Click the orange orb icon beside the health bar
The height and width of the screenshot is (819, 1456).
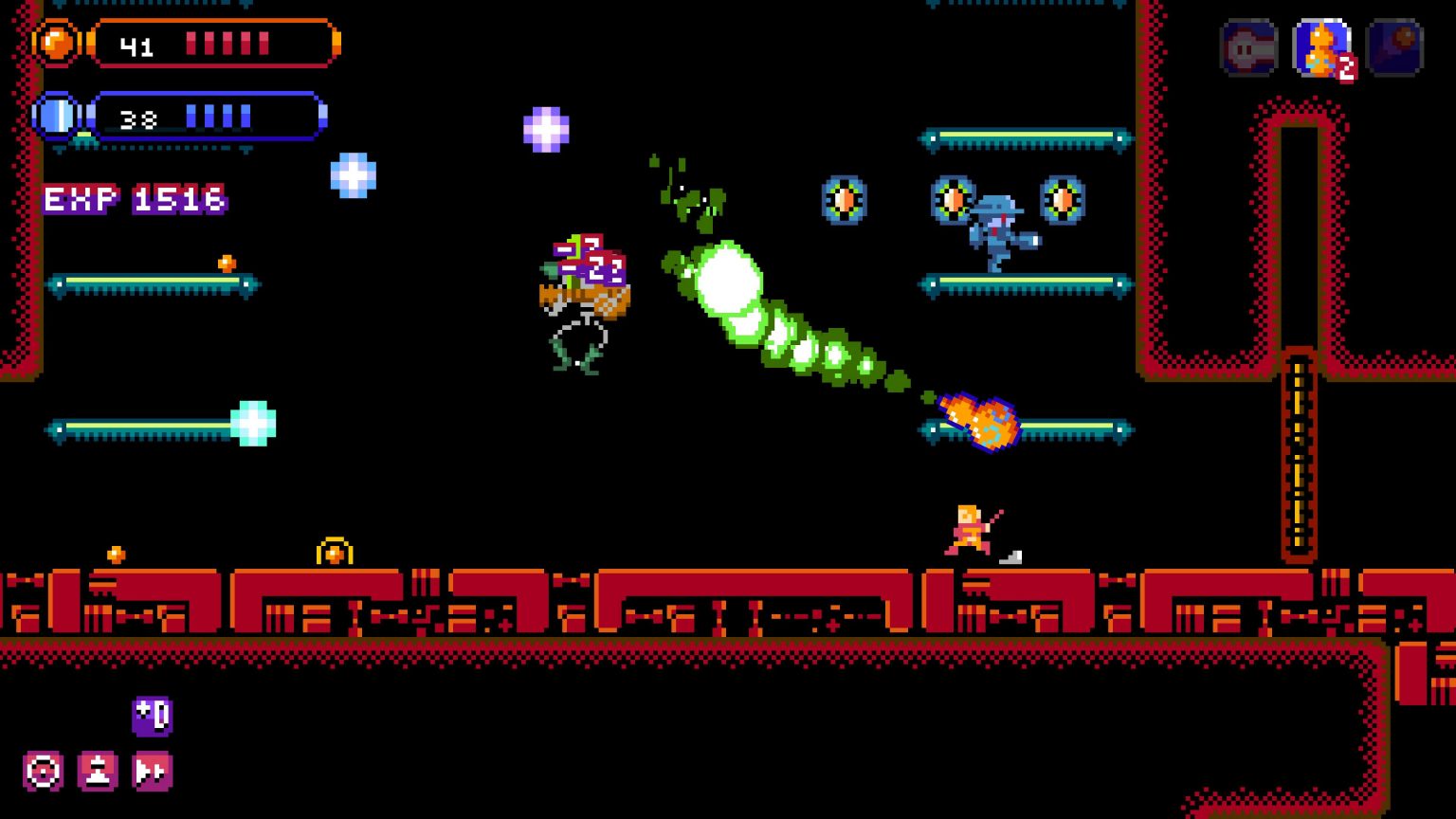57,42
